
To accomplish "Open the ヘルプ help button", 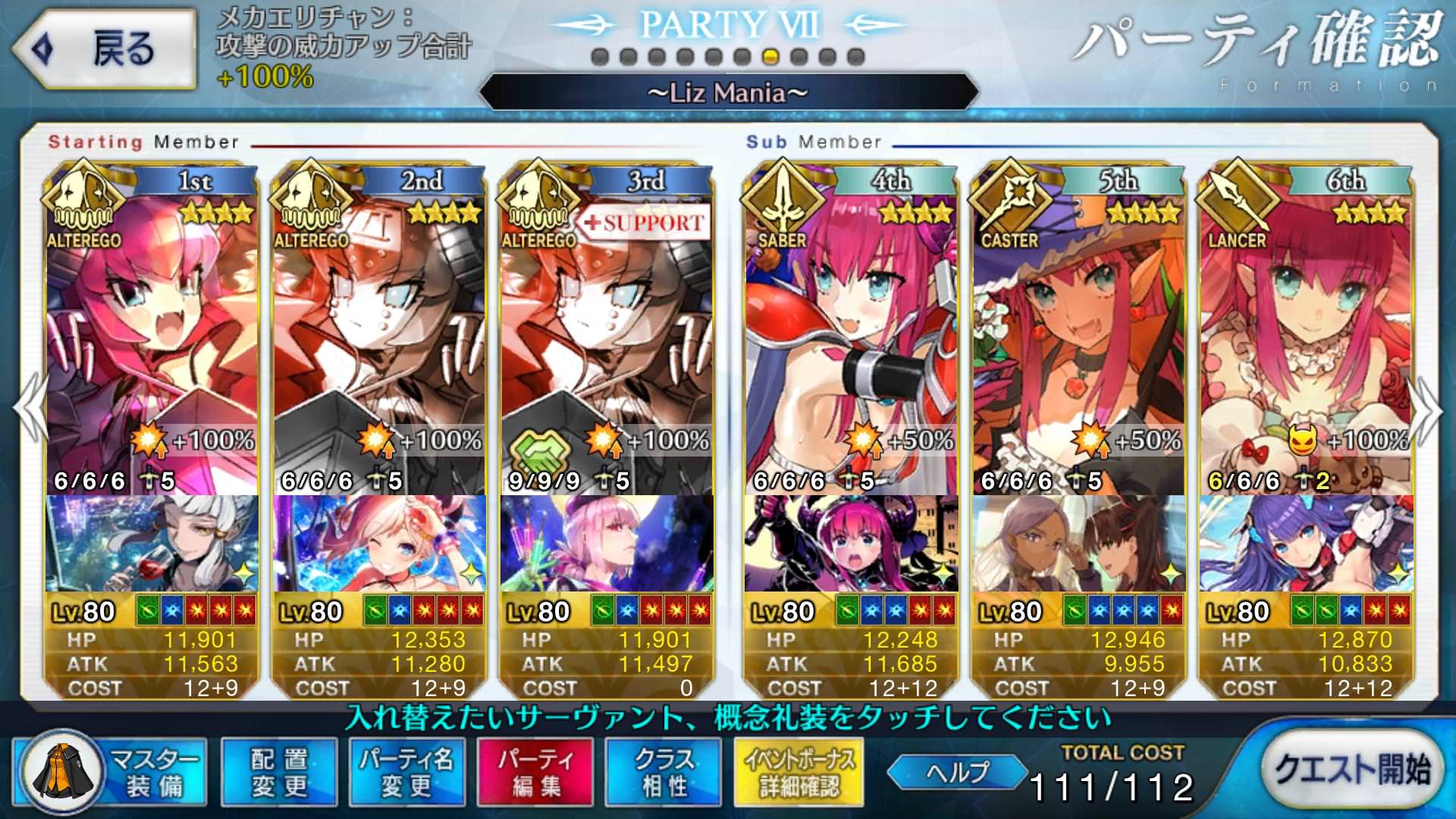I will pos(957,772).
